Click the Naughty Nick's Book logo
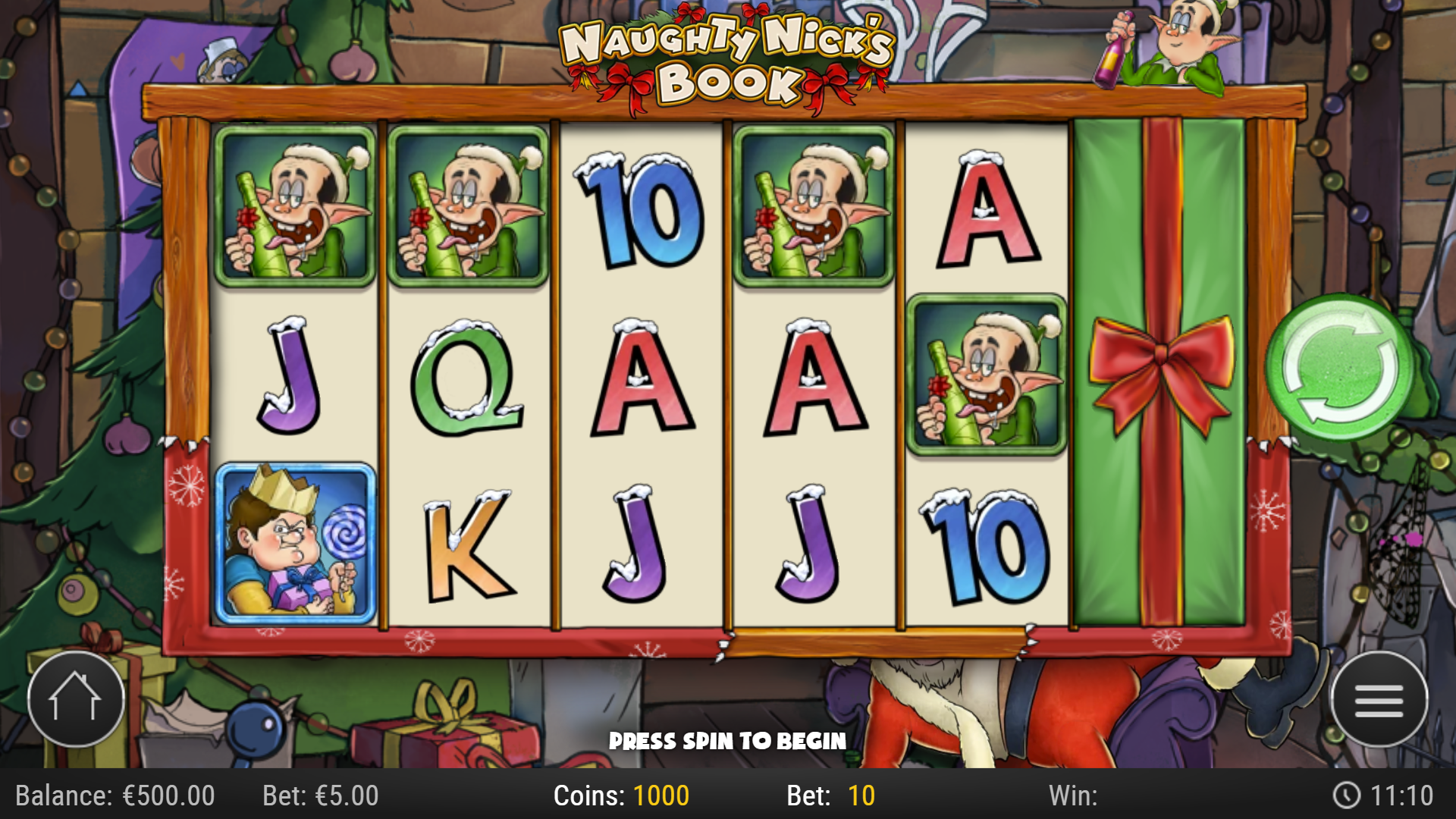 coord(724,57)
